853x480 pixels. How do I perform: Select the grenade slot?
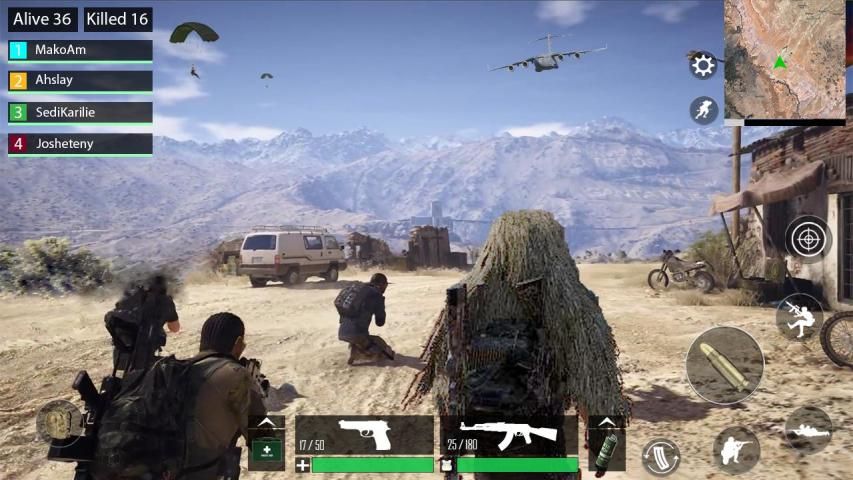607,451
